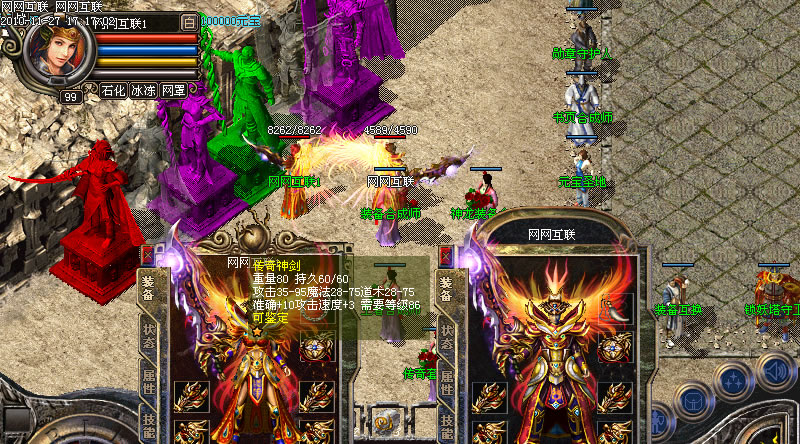Viewport: 800px width, 444px height.
Task: Activate the 网罩 skill button
Action: (x=173, y=90)
